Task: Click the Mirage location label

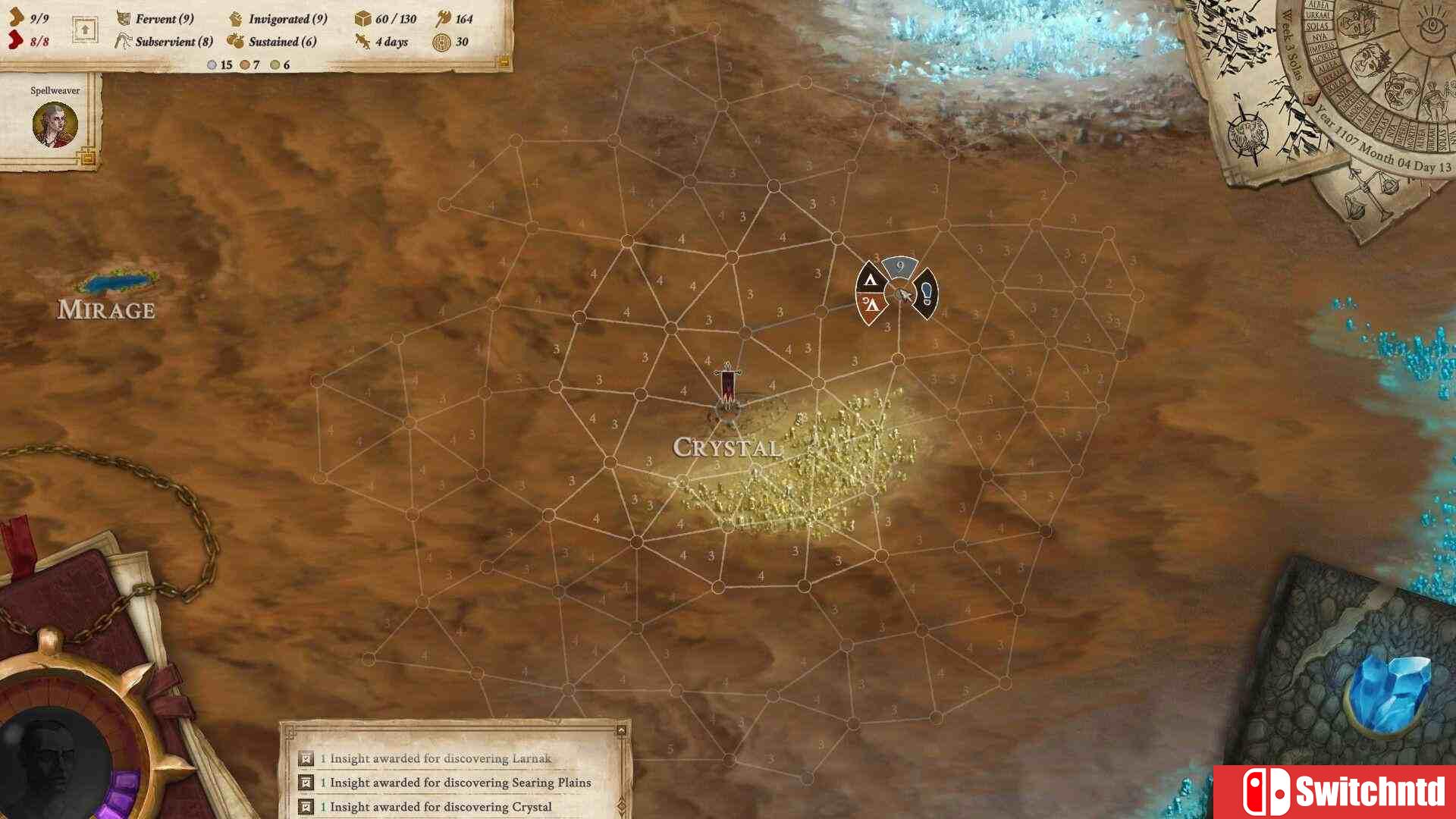Action: (x=107, y=309)
